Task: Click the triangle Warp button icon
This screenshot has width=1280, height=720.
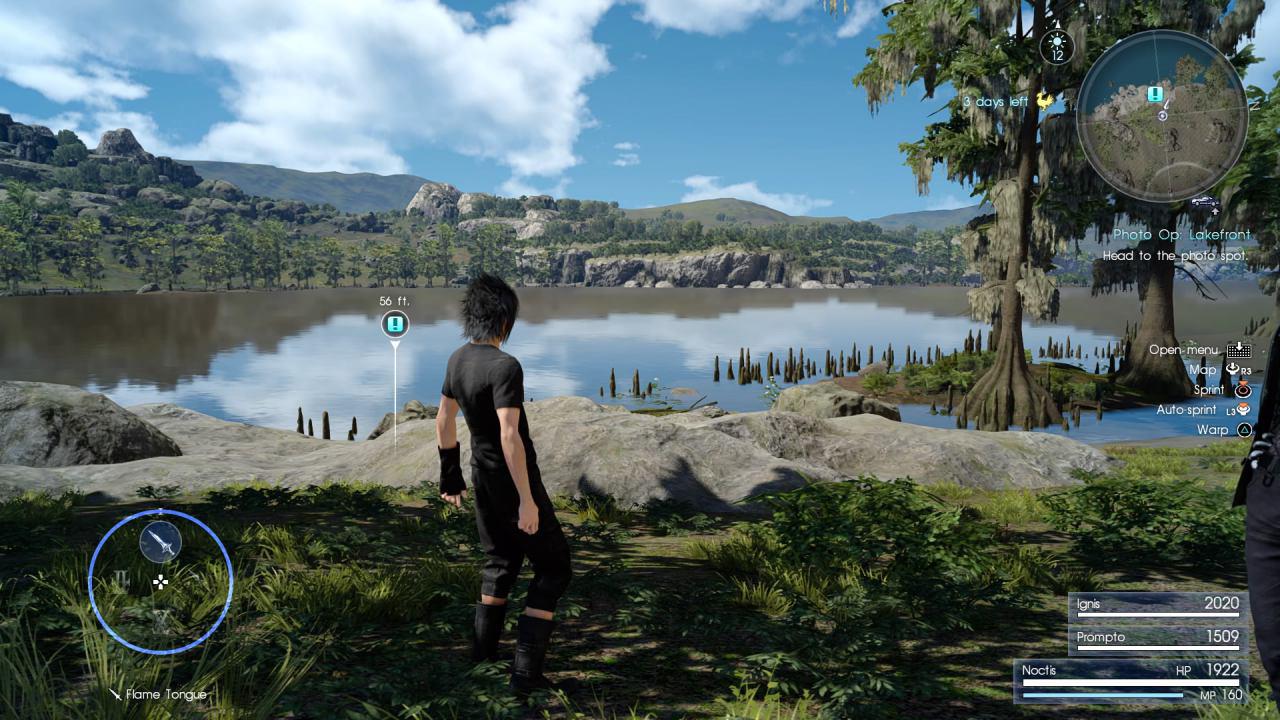Action: [1244, 429]
